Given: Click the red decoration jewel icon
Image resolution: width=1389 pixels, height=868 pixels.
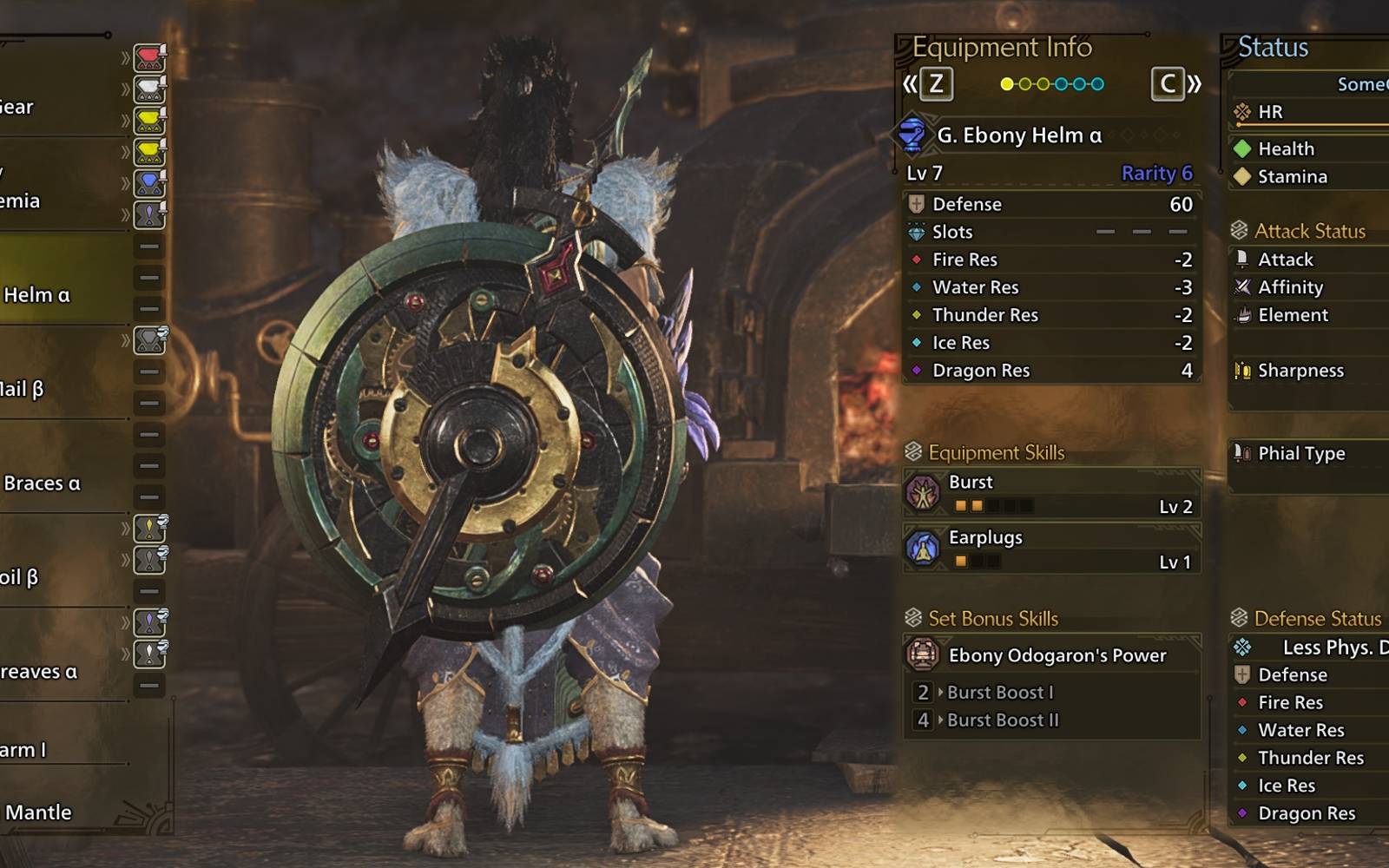Looking at the screenshot, I should 149,58.
